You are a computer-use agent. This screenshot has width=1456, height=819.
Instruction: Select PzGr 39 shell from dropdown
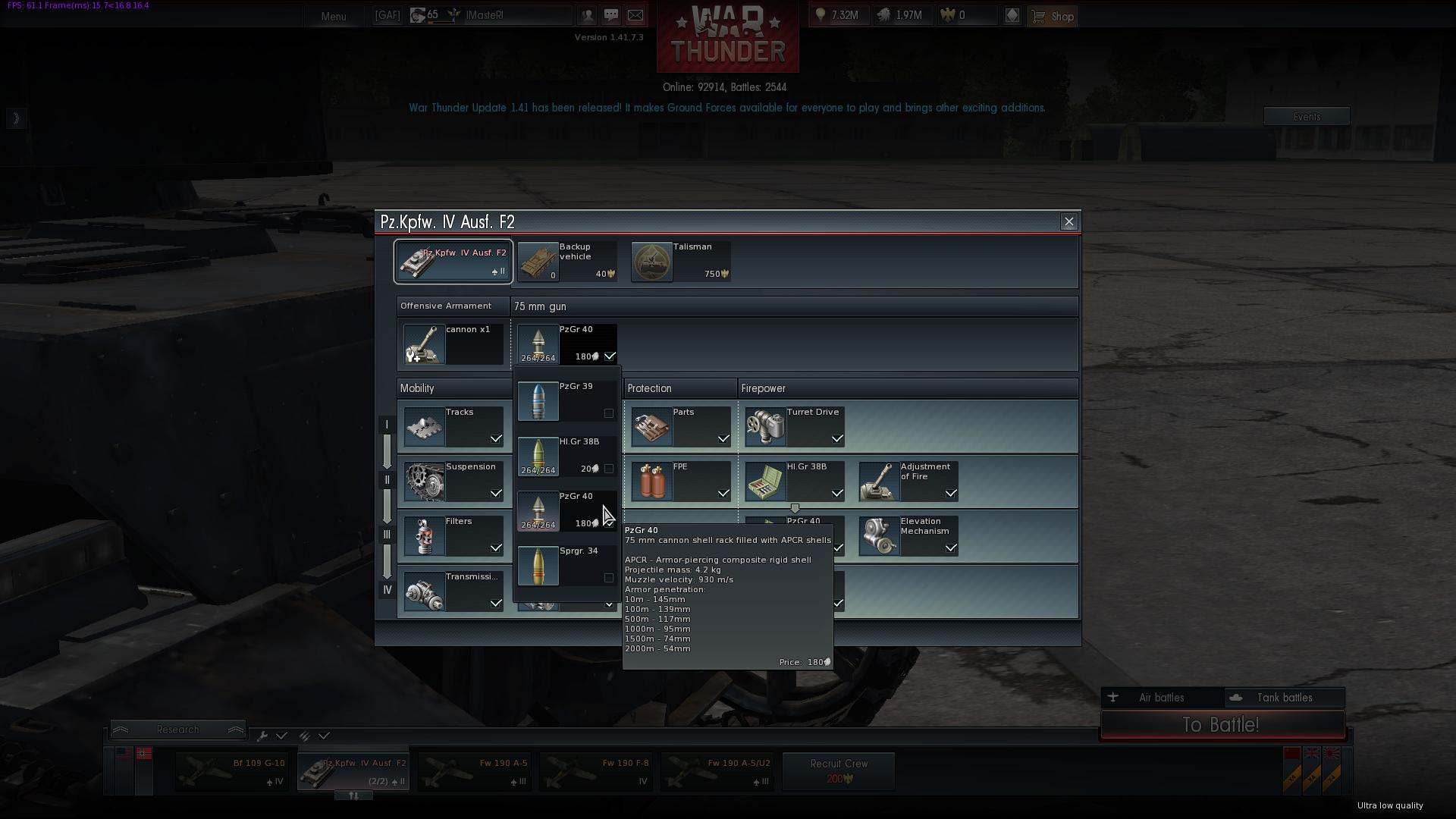point(566,400)
